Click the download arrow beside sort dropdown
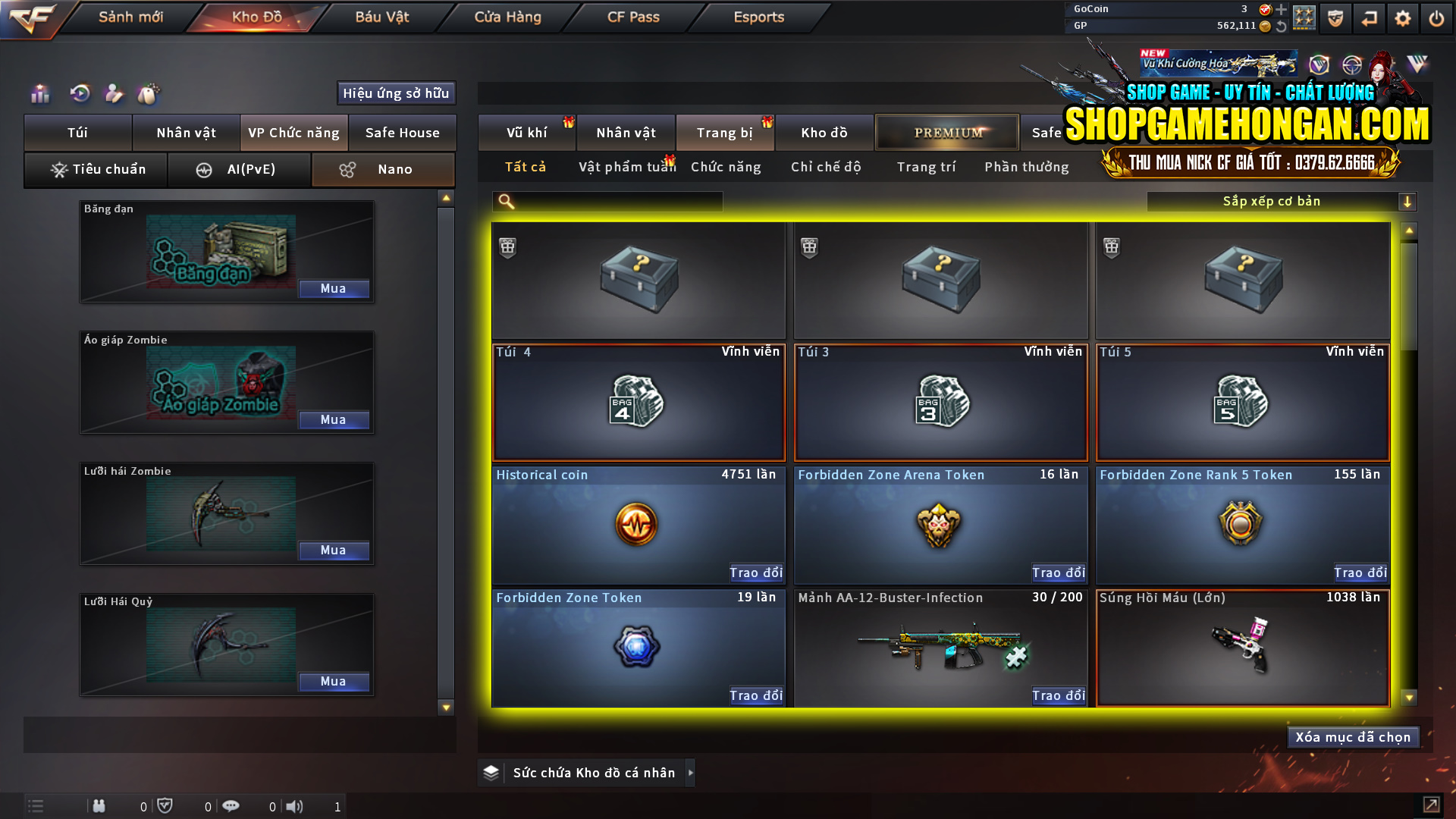Viewport: 1456px width, 819px height. coord(1408,201)
